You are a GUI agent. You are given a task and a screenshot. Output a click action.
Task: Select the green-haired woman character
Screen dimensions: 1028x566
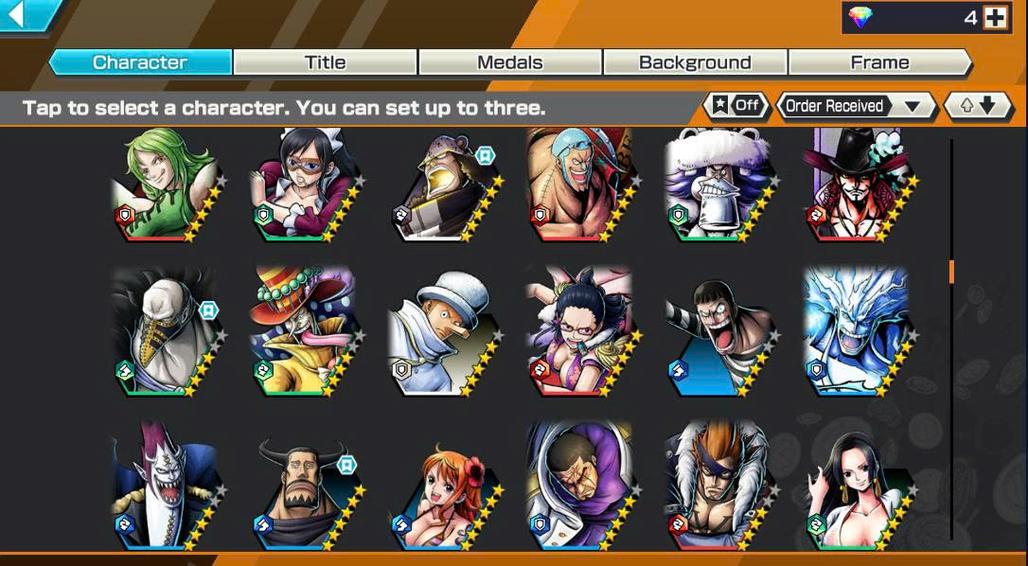[x=164, y=187]
